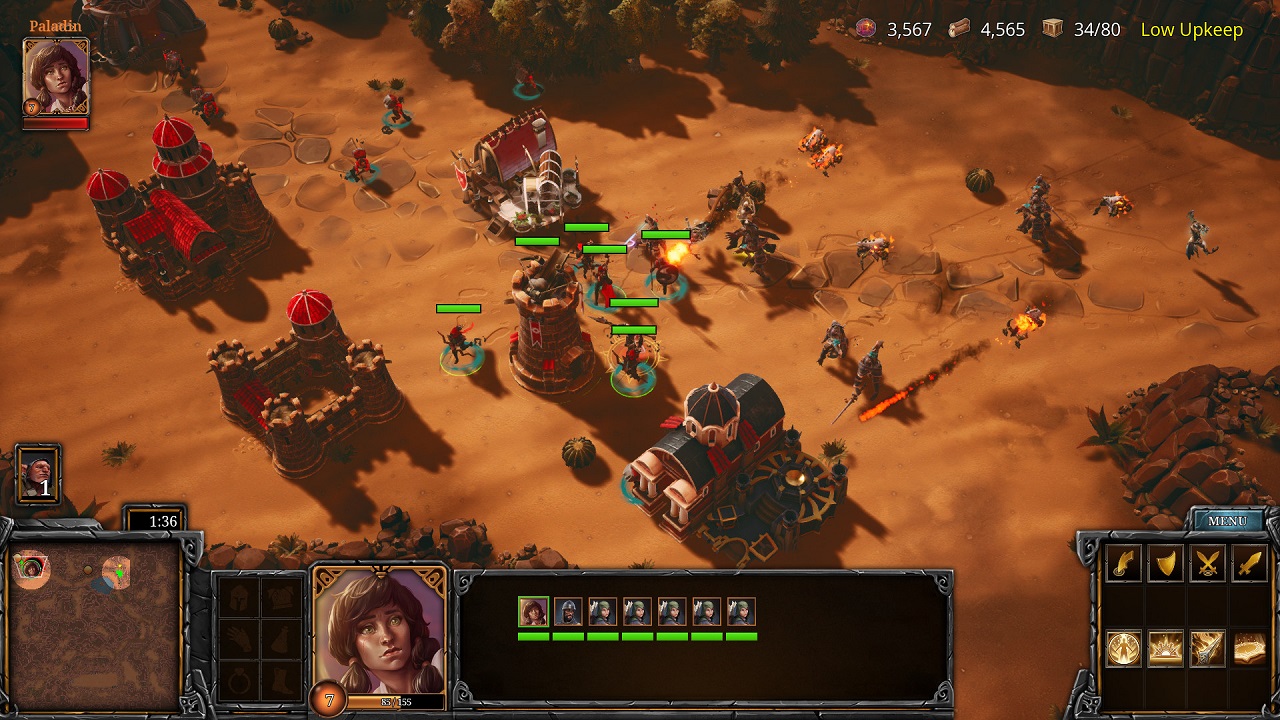Select the idle worker portrait showing 1

click(x=39, y=474)
